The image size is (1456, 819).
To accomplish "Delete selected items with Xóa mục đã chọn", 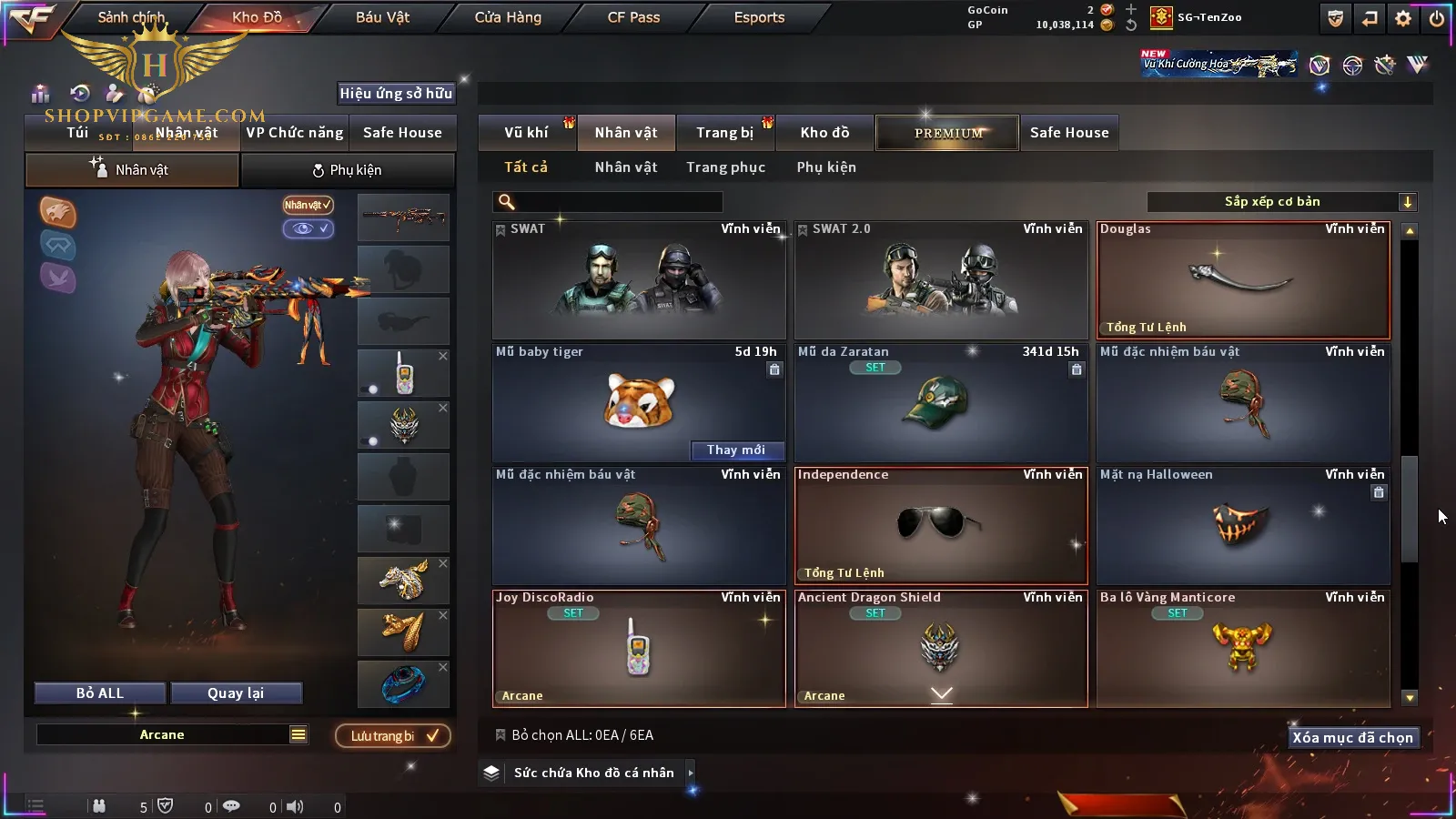I will [x=1352, y=738].
